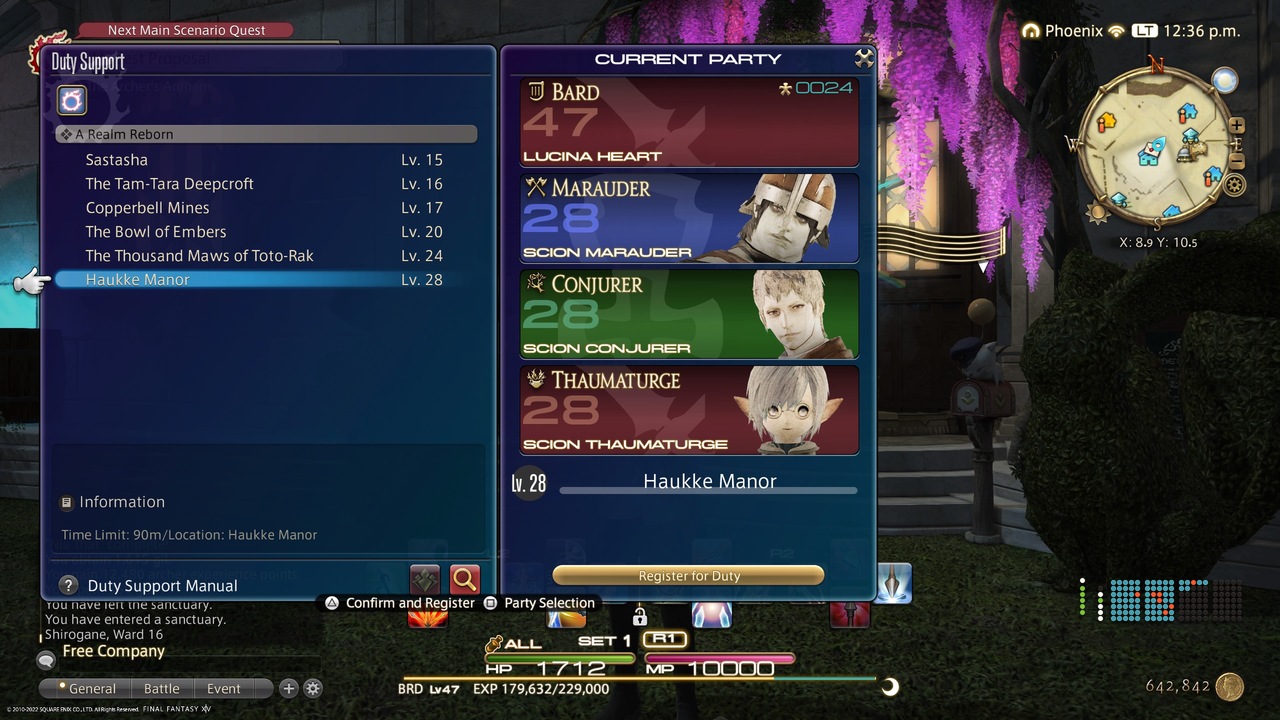Open the duty search magnifying glass icon
This screenshot has height=720, width=1280.
coord(463,579)
